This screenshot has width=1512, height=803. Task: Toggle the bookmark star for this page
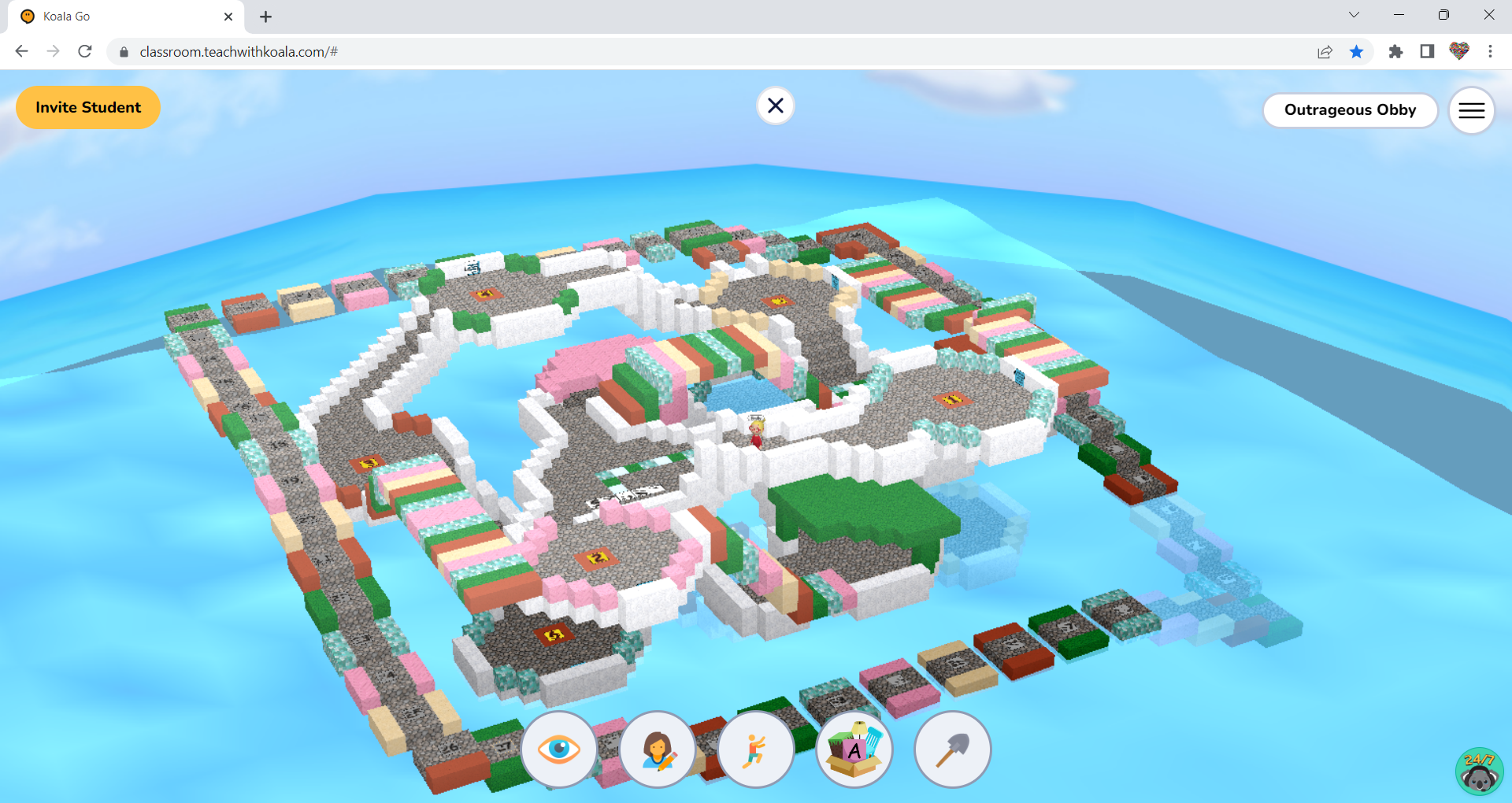pyautogui.click(x=1357, y=51)
